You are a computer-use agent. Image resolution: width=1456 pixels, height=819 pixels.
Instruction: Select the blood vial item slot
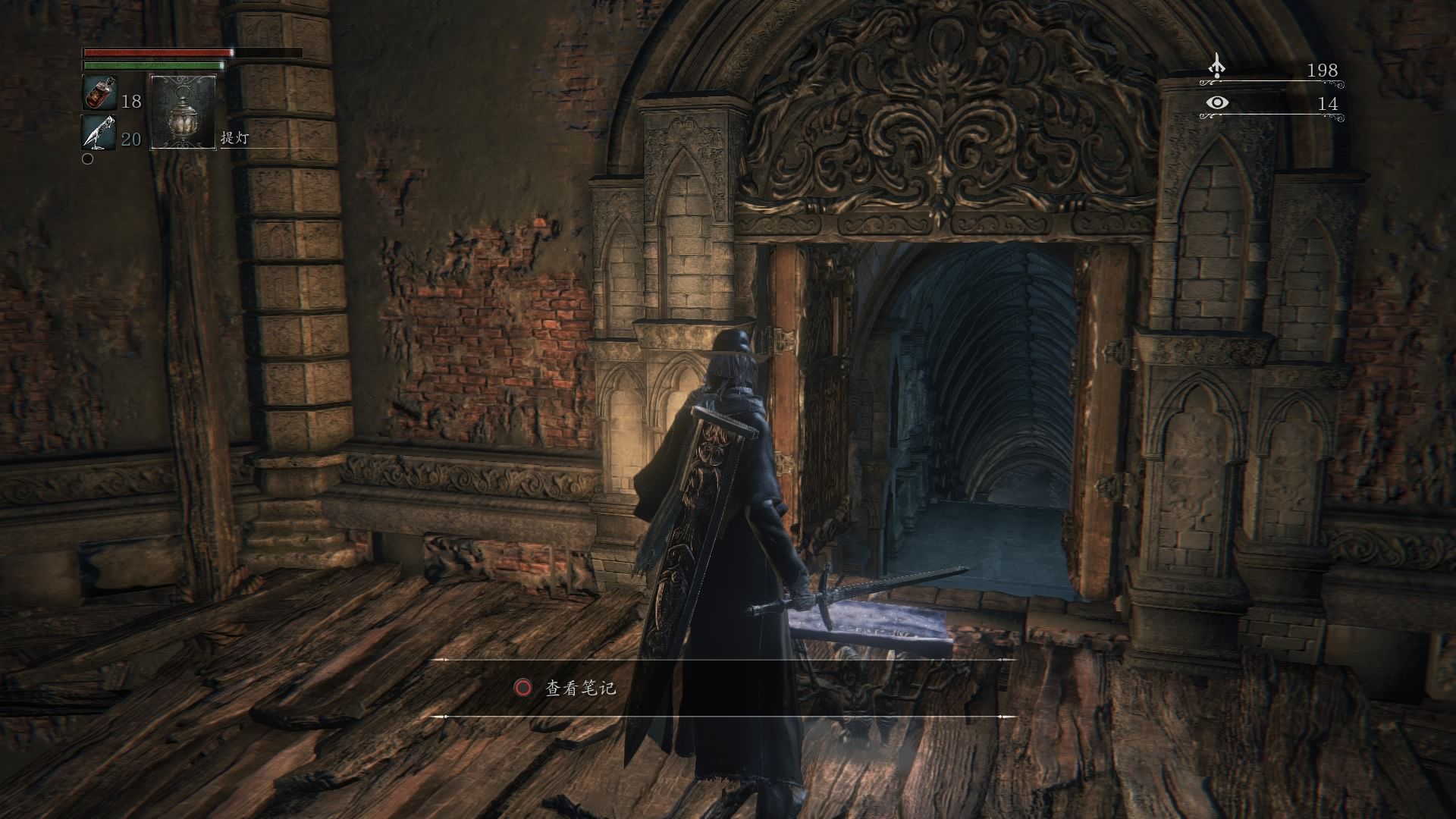coord(99,93)
